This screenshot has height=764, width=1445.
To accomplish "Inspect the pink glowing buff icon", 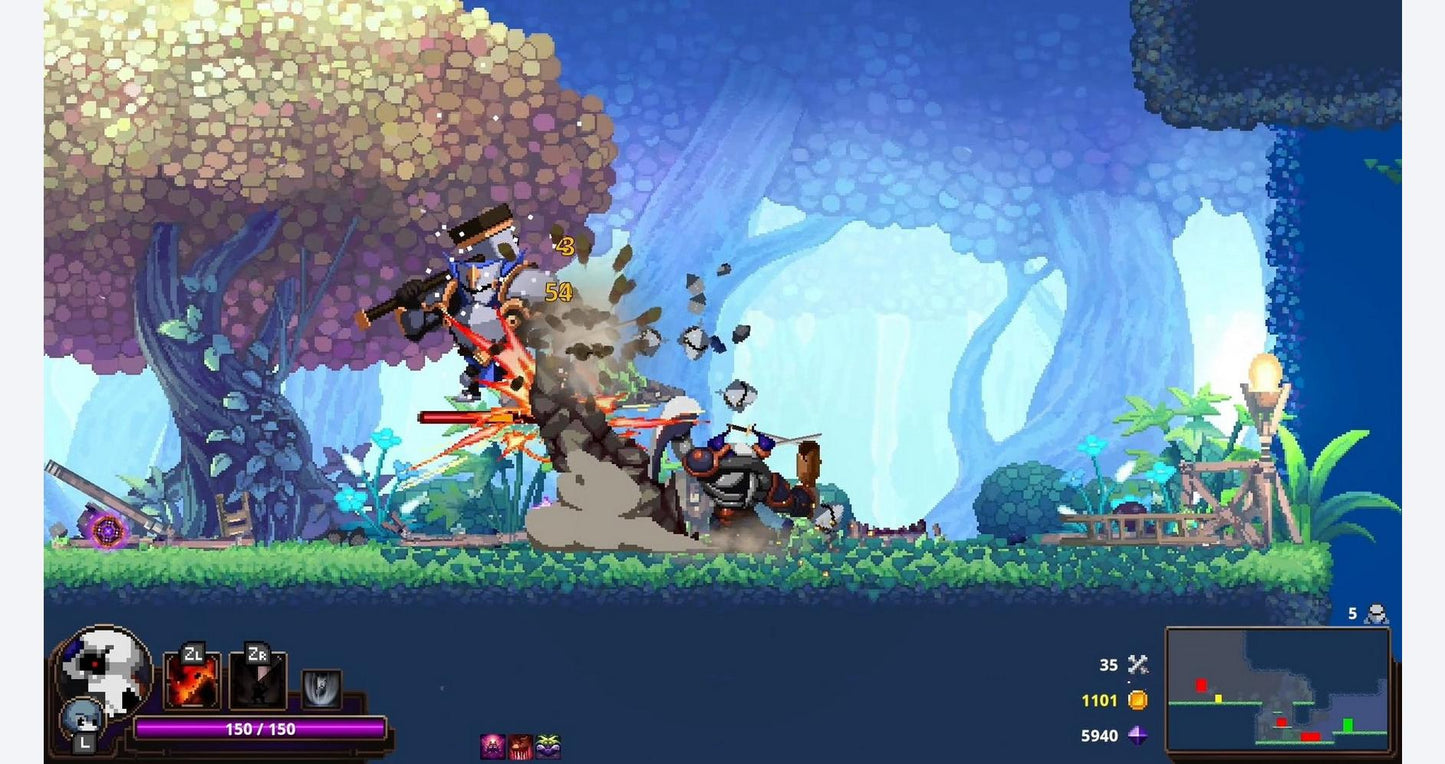I will 493,746.
